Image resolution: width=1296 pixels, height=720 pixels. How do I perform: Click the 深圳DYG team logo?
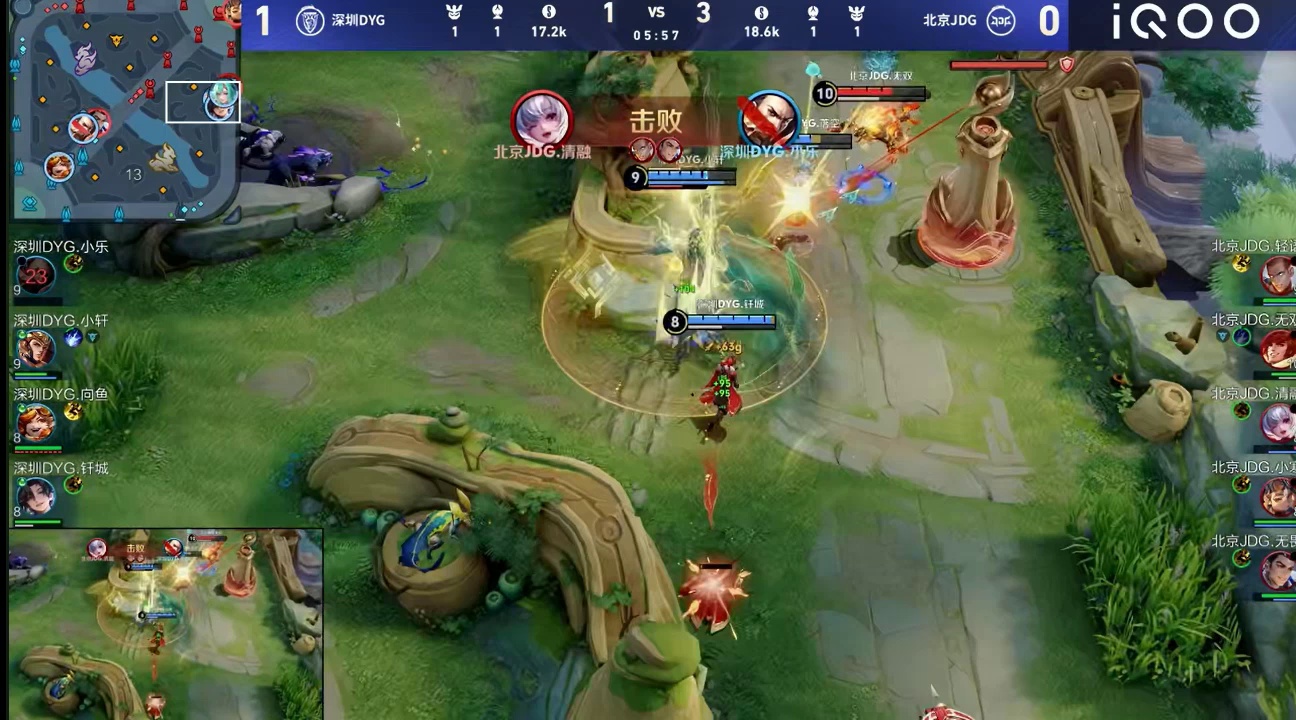(x=310, y=20)
